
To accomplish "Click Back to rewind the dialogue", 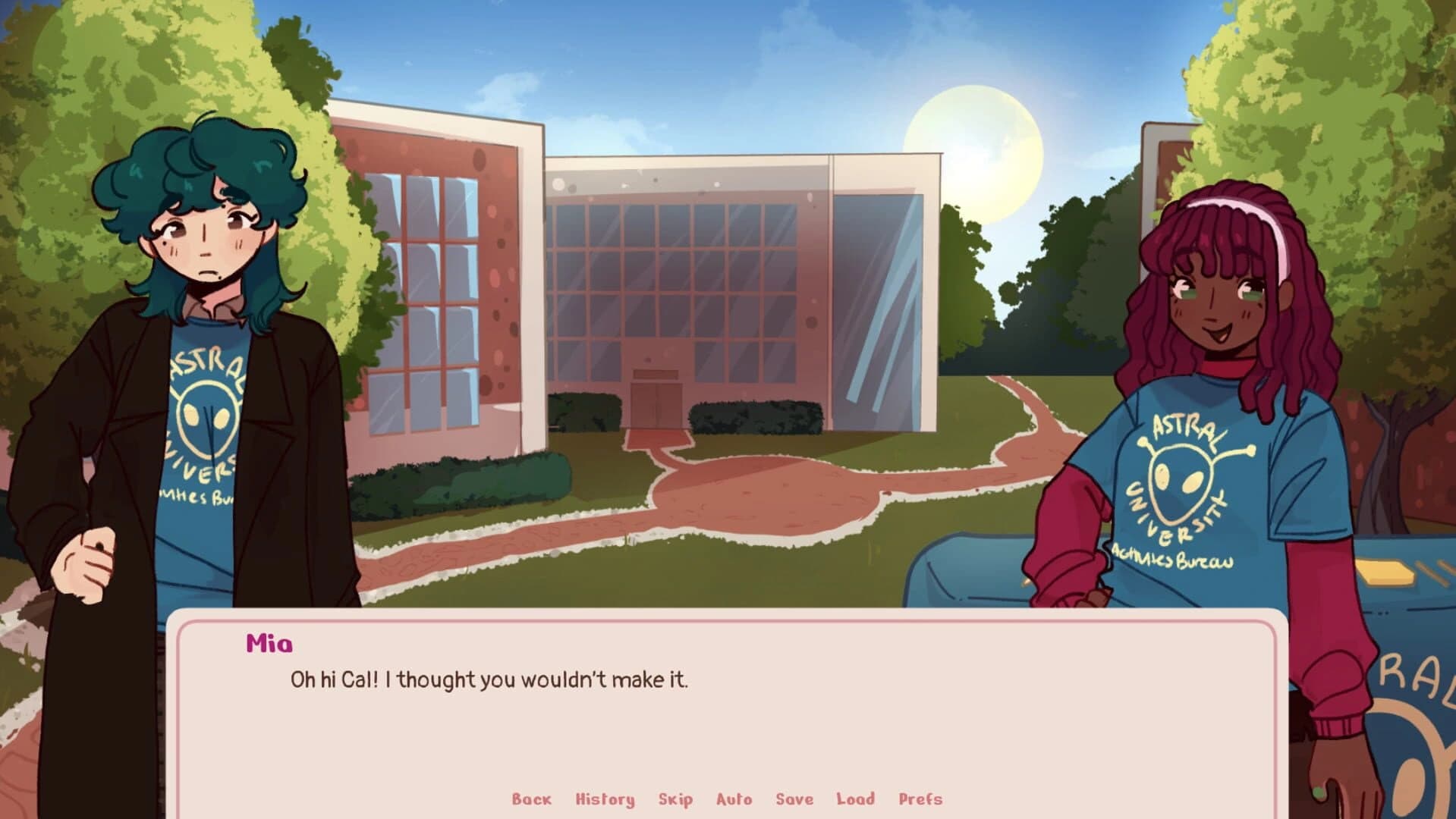I will pyautogui.click(x=531, y=799).
